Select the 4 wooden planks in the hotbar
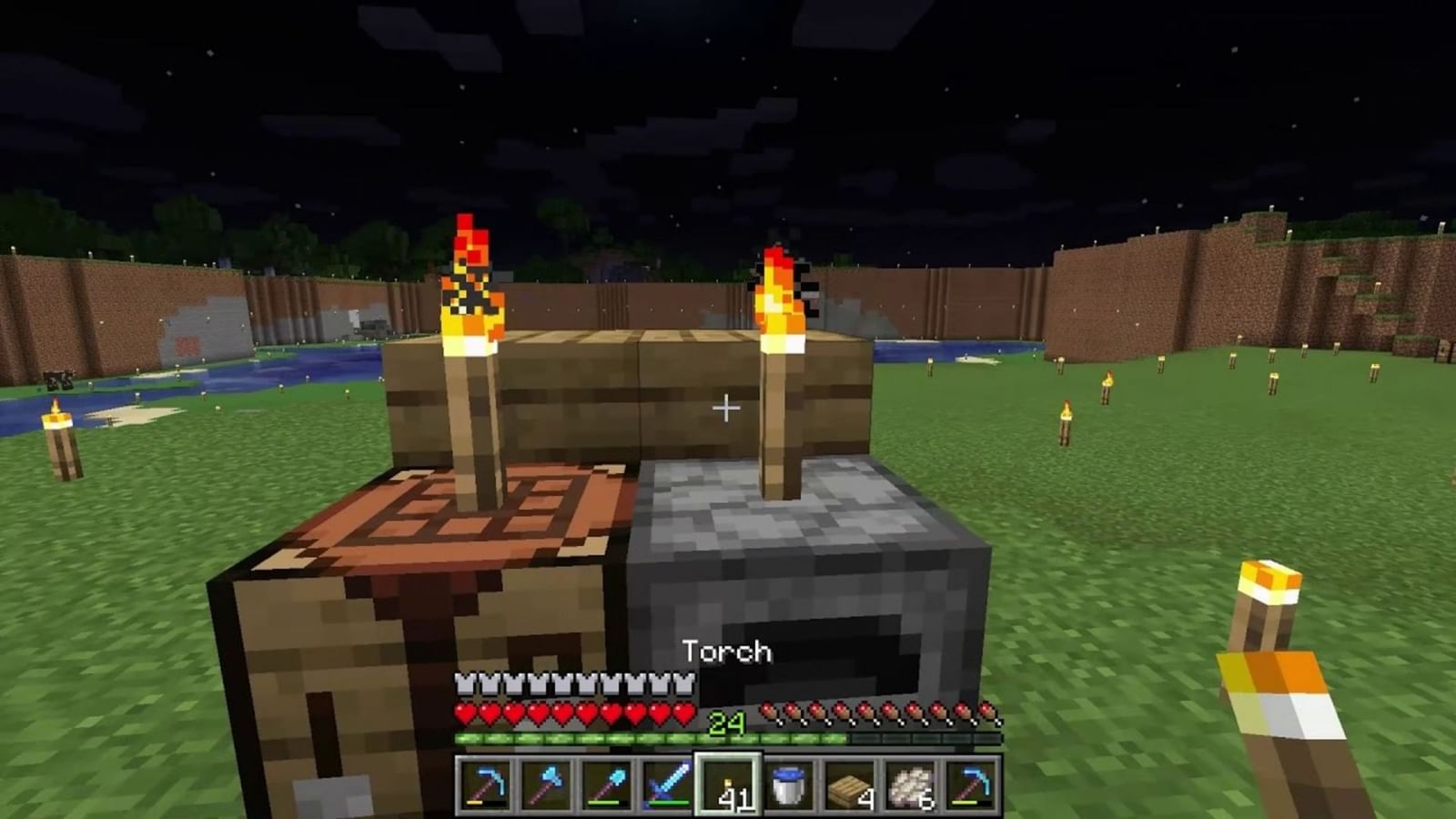Viewport: 1456px width, 819px height. point(848,787)
